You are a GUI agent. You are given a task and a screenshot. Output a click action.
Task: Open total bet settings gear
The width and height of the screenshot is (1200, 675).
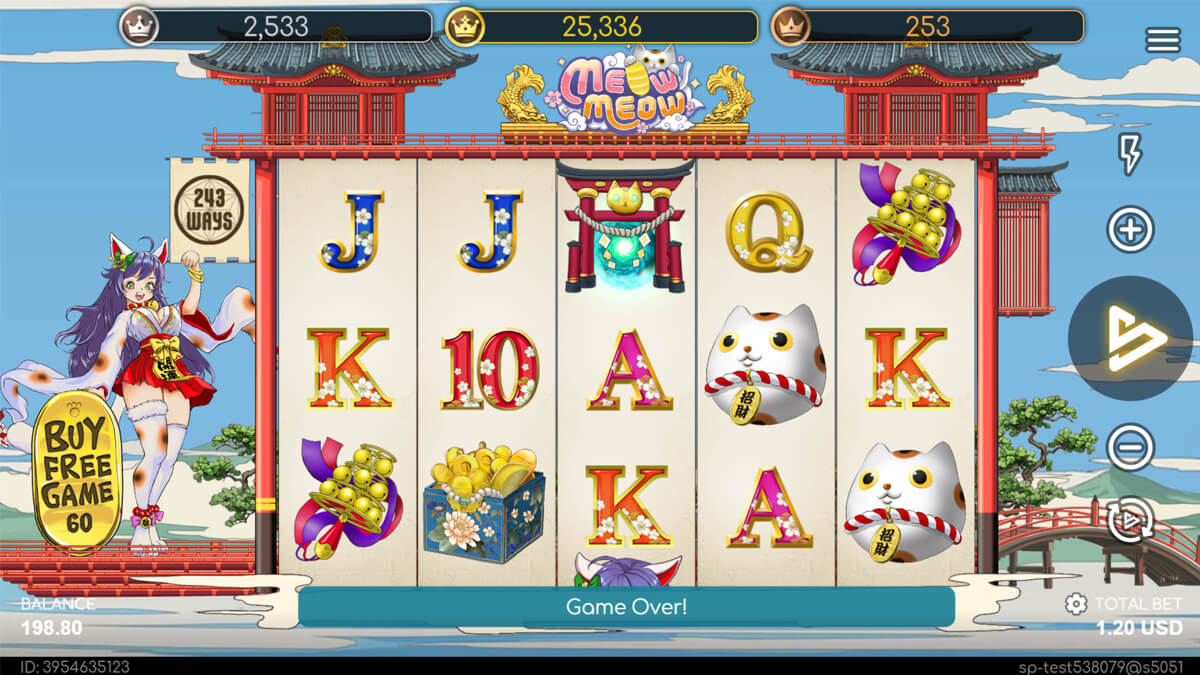(1076, 604)
